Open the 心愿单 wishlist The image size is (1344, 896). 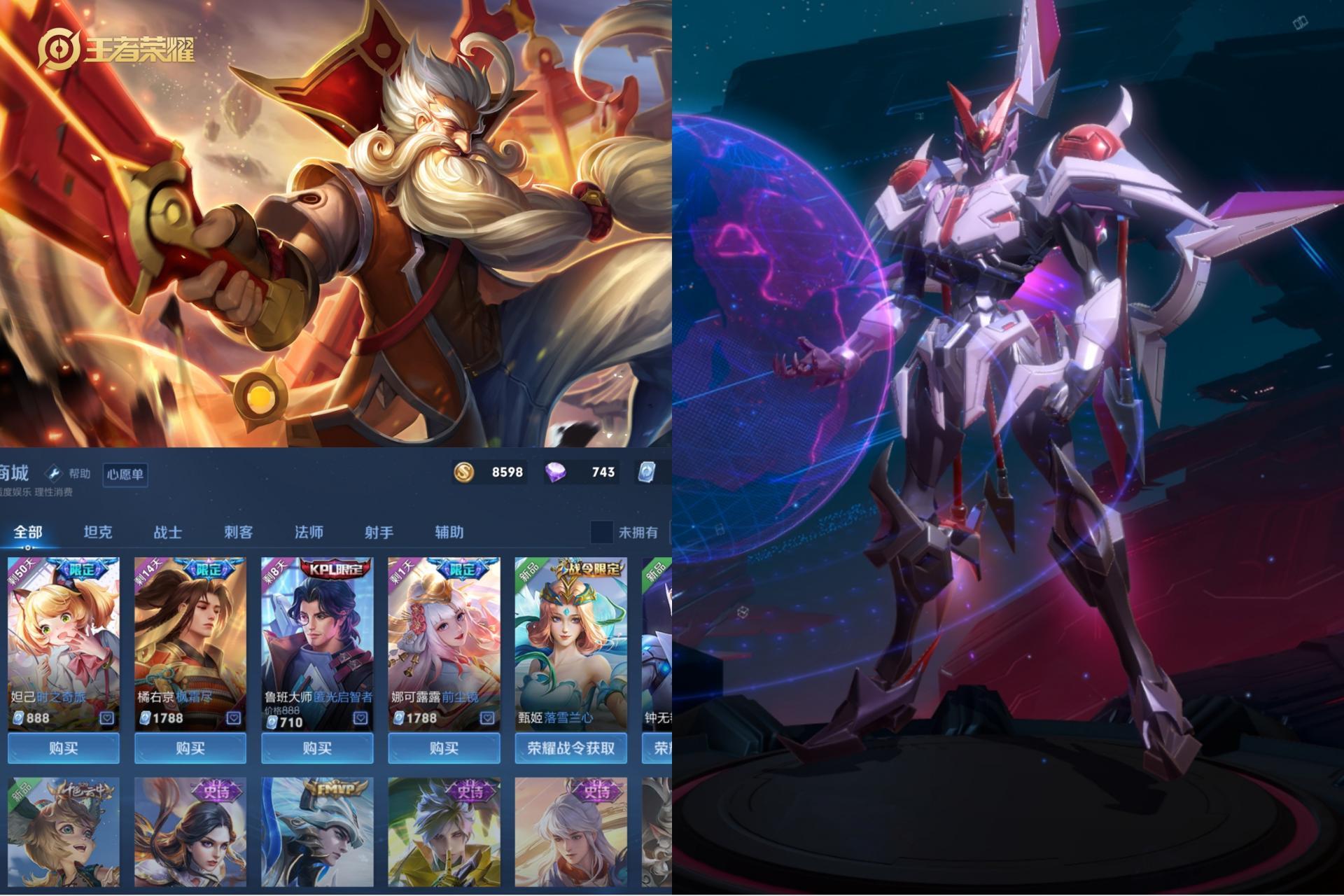click(x=125, y=475)
